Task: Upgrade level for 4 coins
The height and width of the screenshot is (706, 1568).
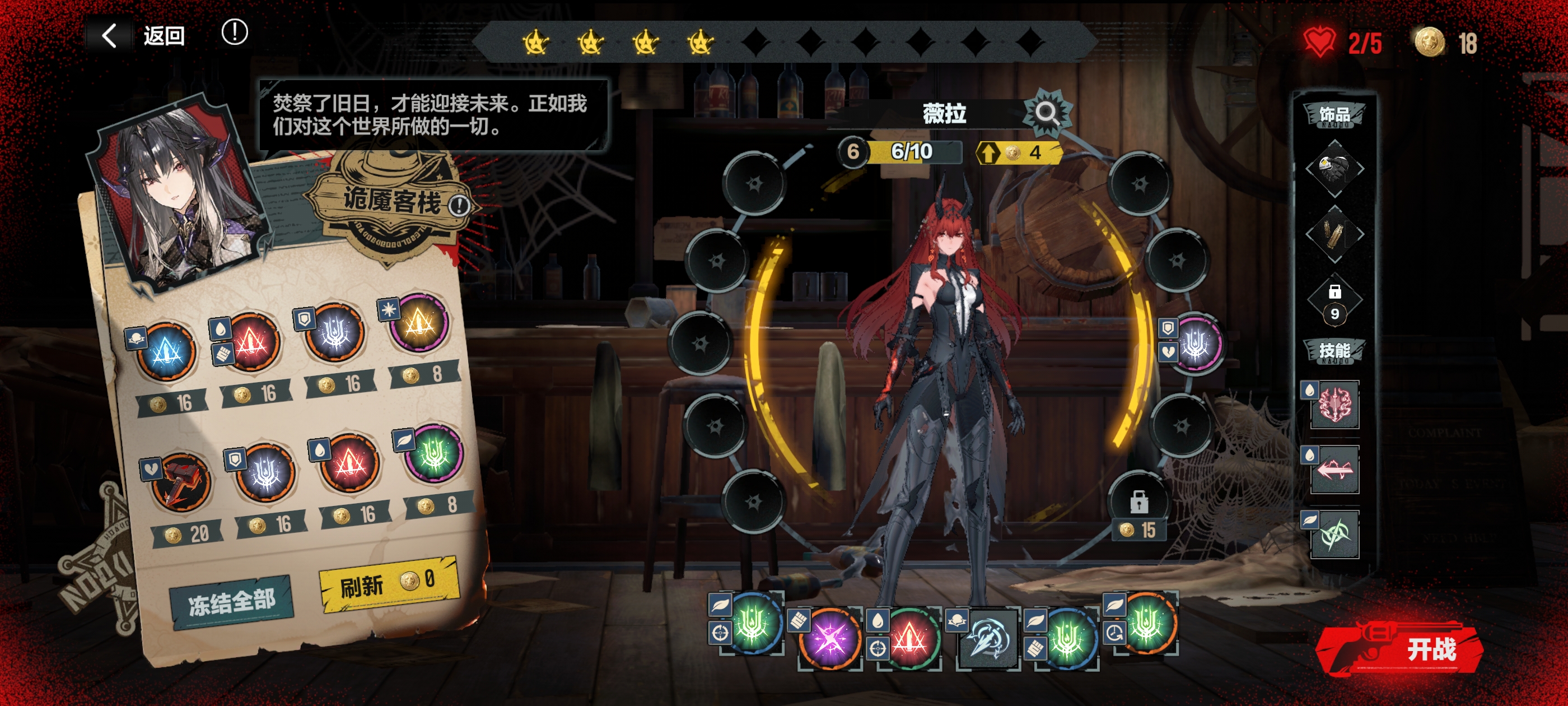Action: coord(1018,152)
